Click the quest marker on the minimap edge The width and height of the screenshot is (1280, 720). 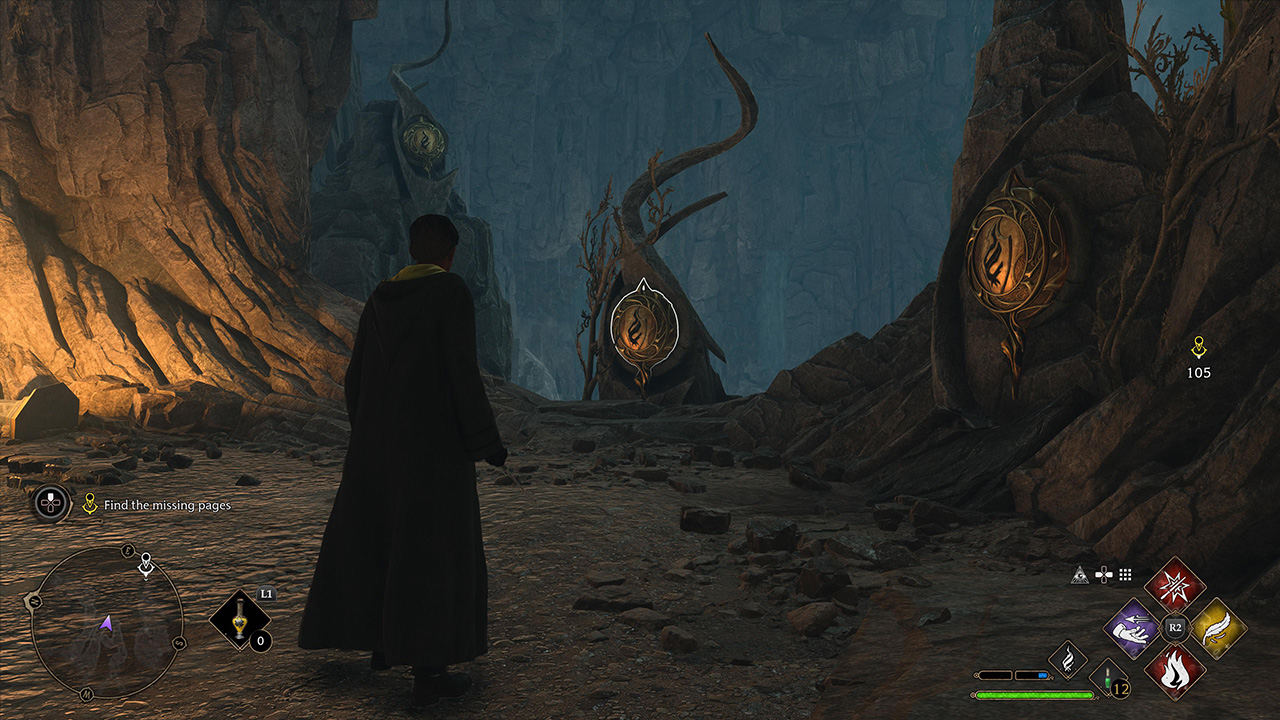[x=146, y=566]
